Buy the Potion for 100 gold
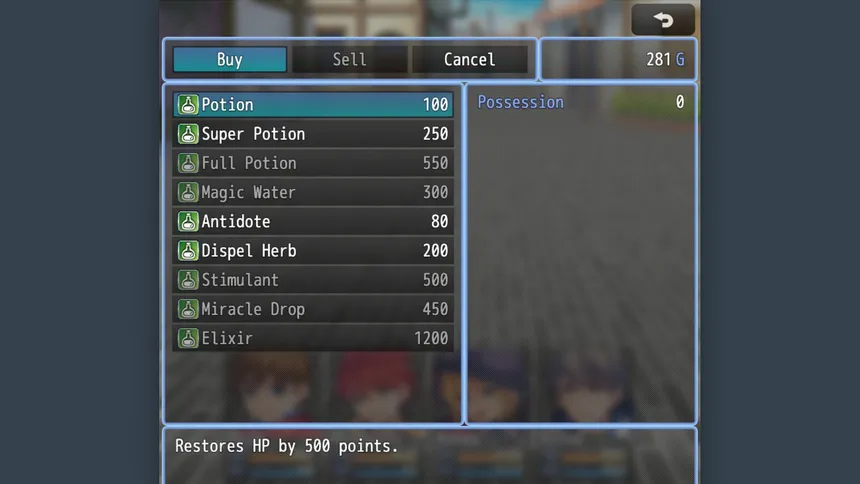 (313, 105)
